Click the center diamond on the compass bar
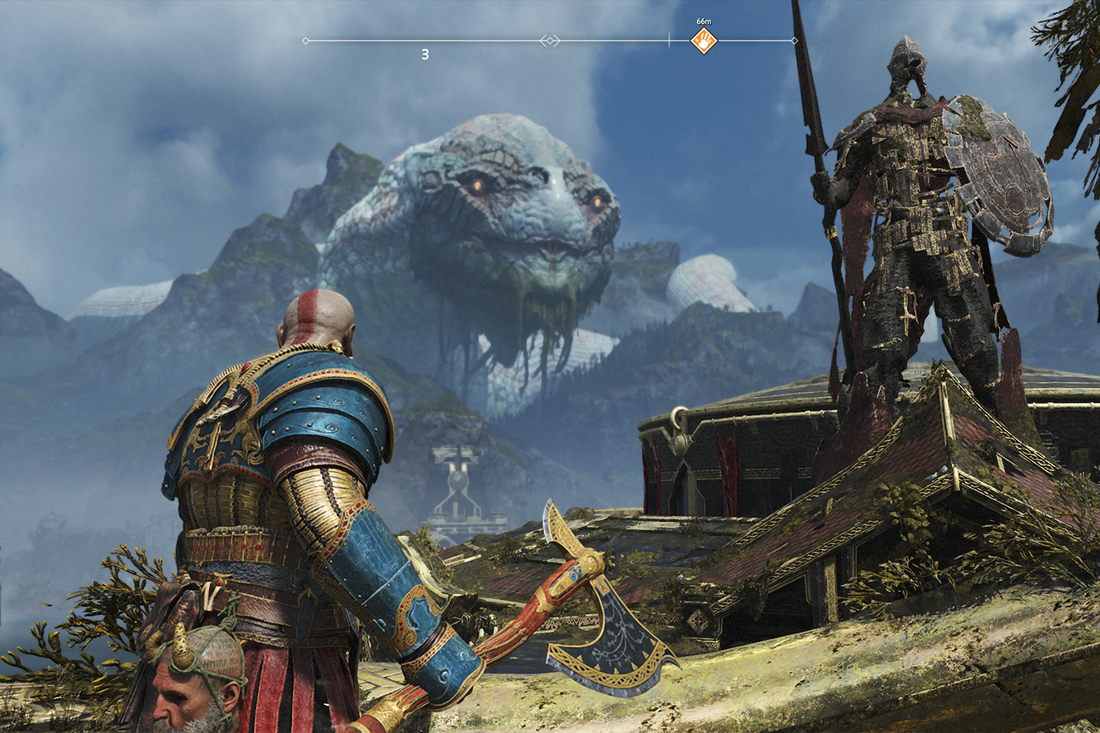 (549, 41)
